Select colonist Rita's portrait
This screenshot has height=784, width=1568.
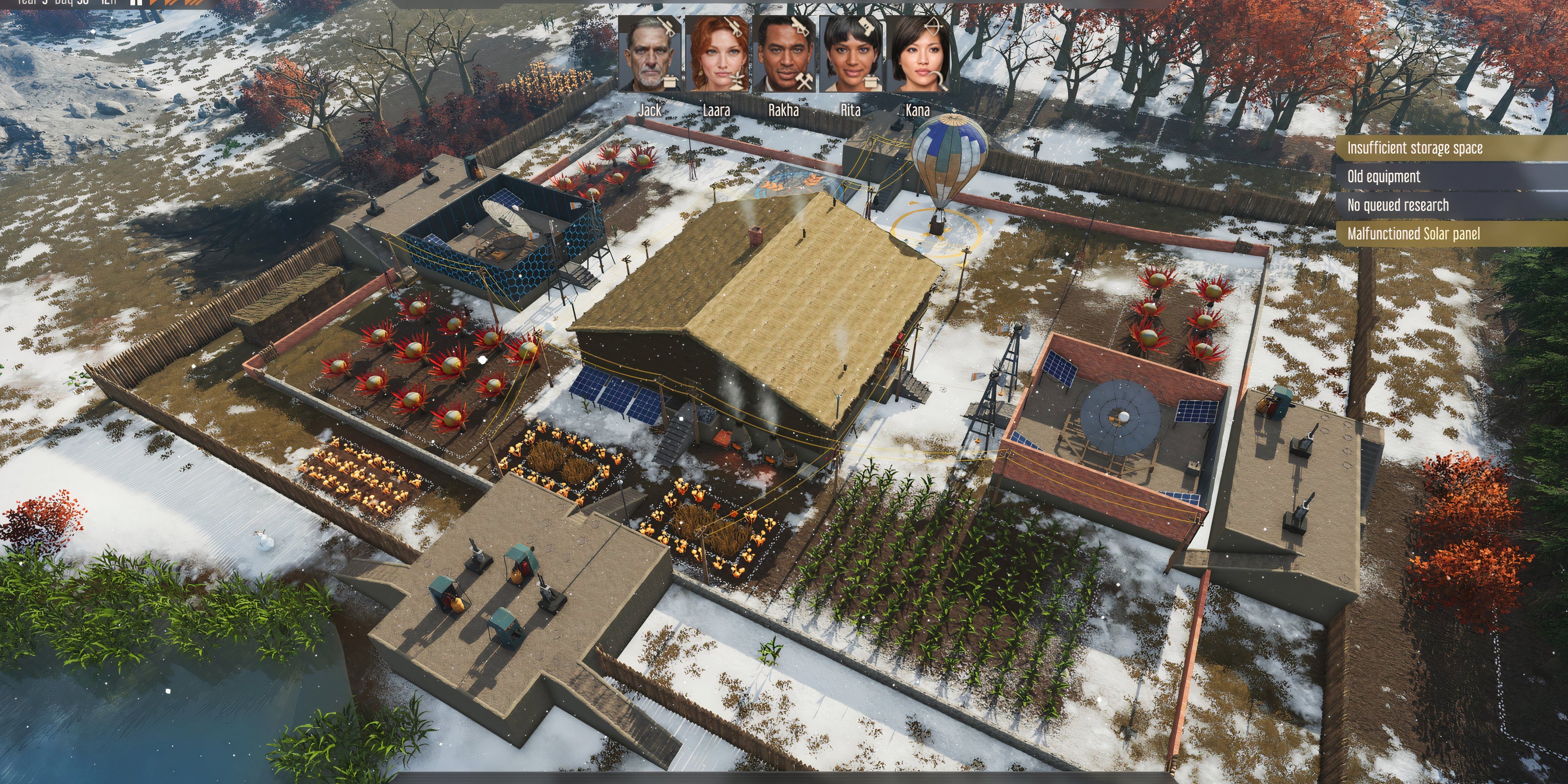851,58
